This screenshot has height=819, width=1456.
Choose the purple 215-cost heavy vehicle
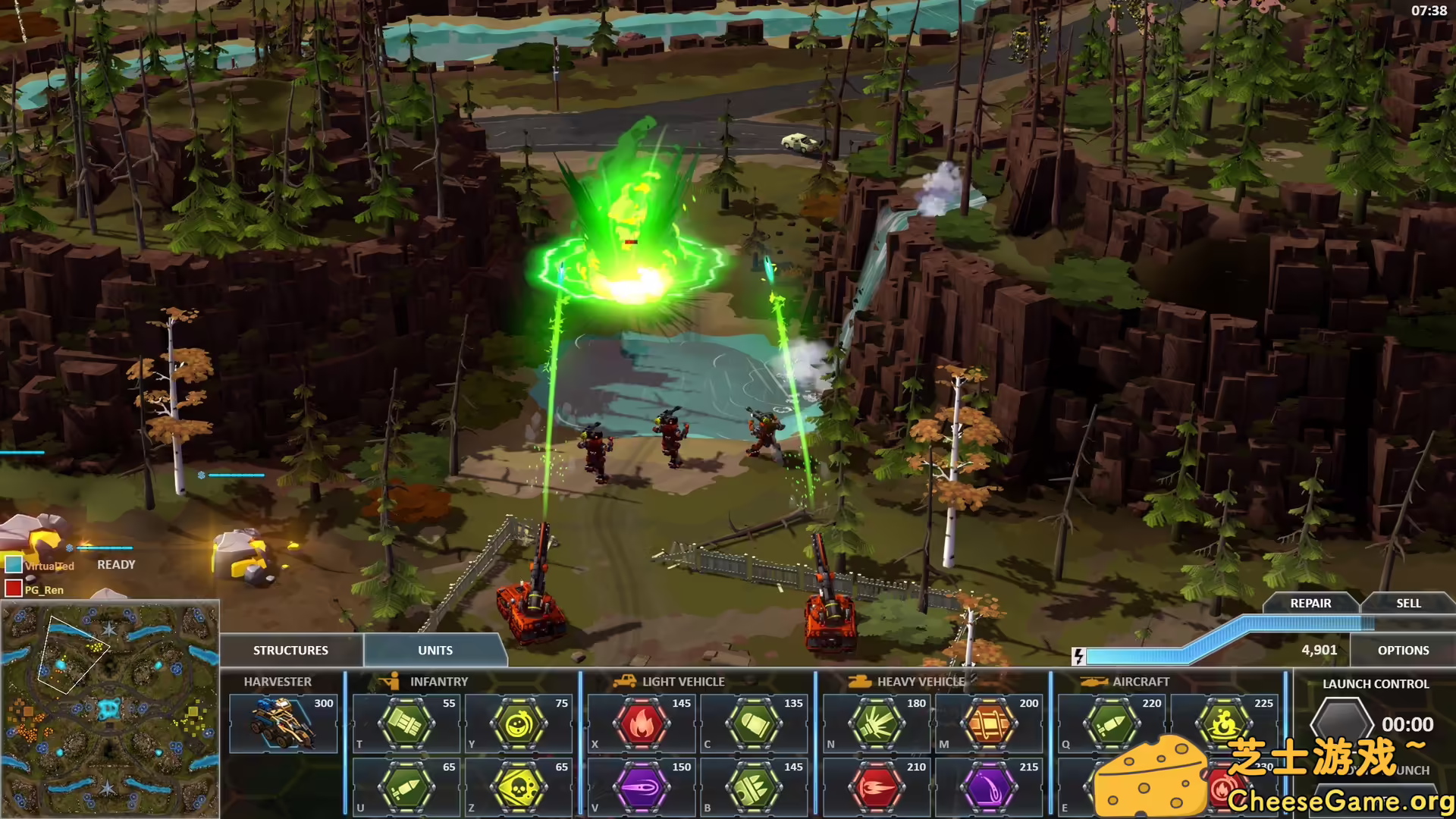[989, 787]
